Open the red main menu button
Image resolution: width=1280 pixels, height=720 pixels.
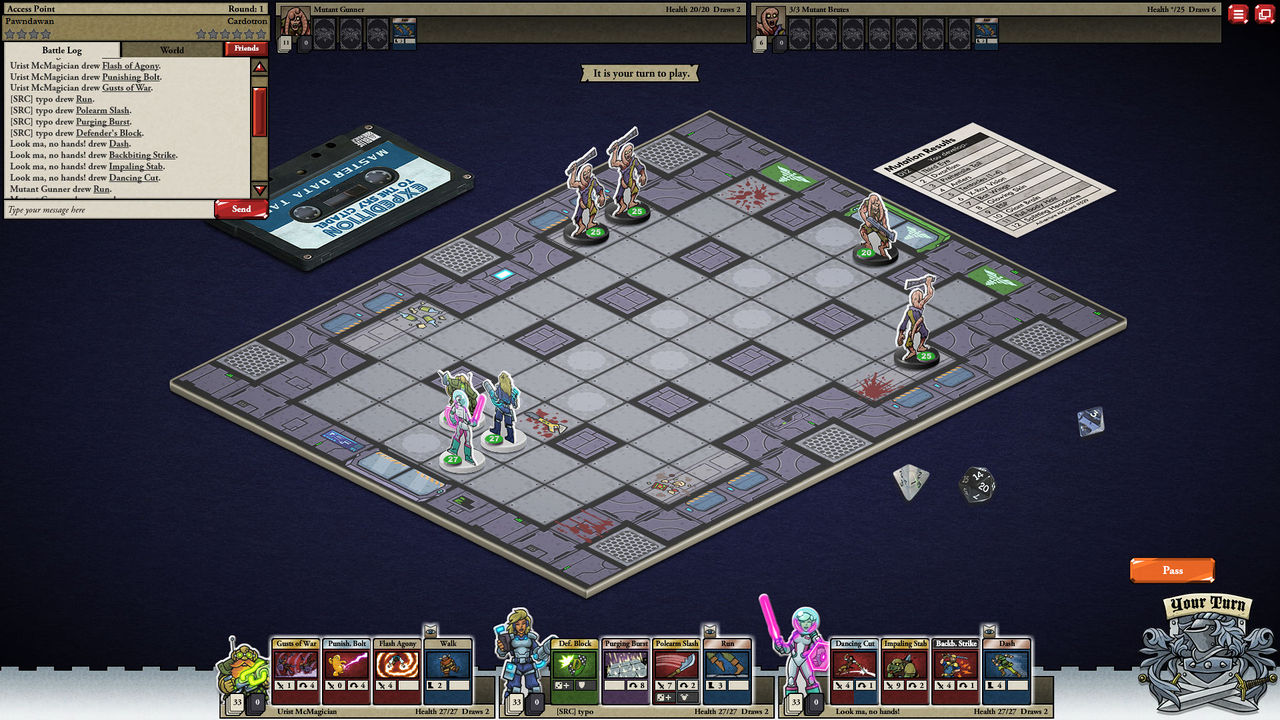tap(1238, 14)
